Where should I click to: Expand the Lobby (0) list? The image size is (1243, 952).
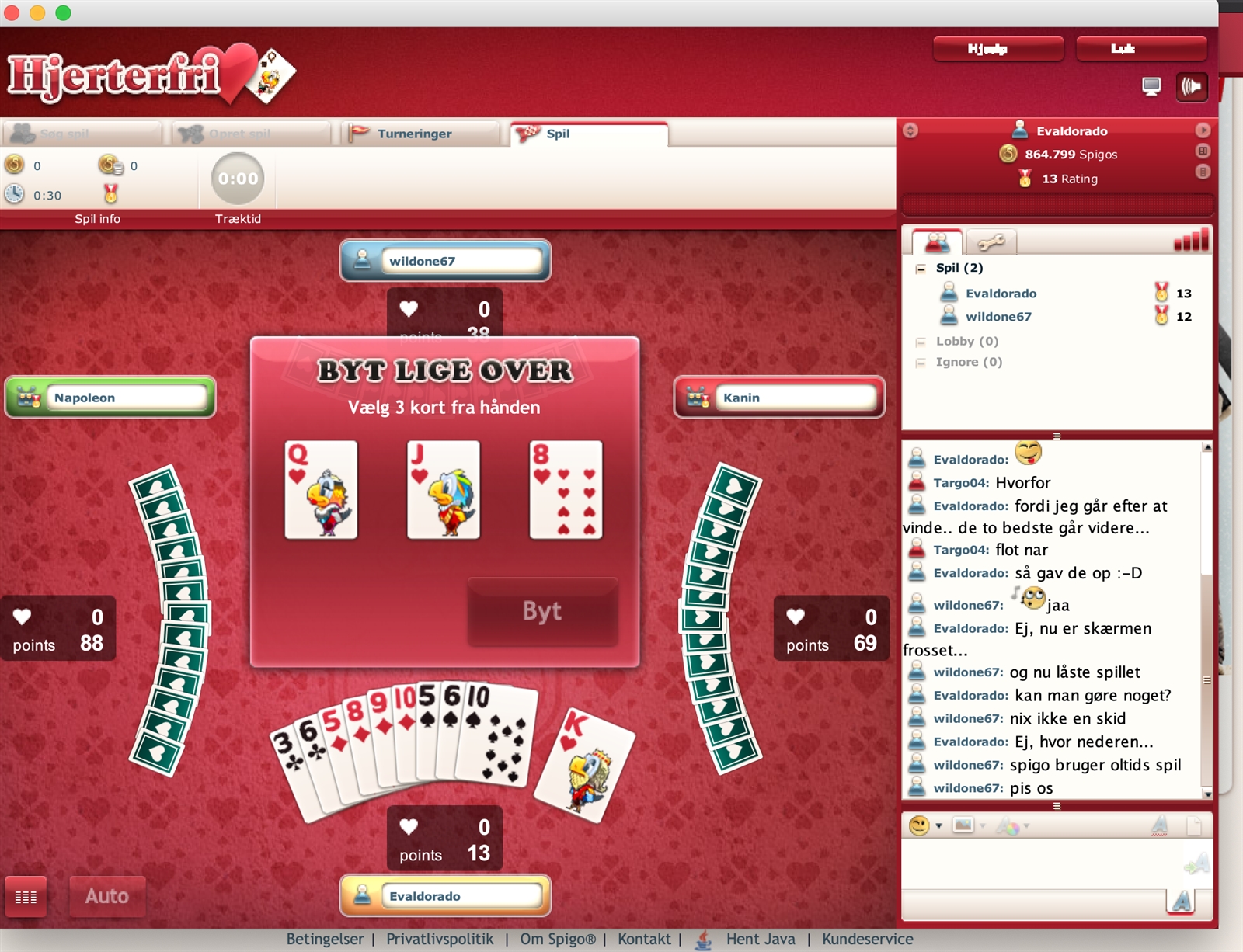(966, 341)
